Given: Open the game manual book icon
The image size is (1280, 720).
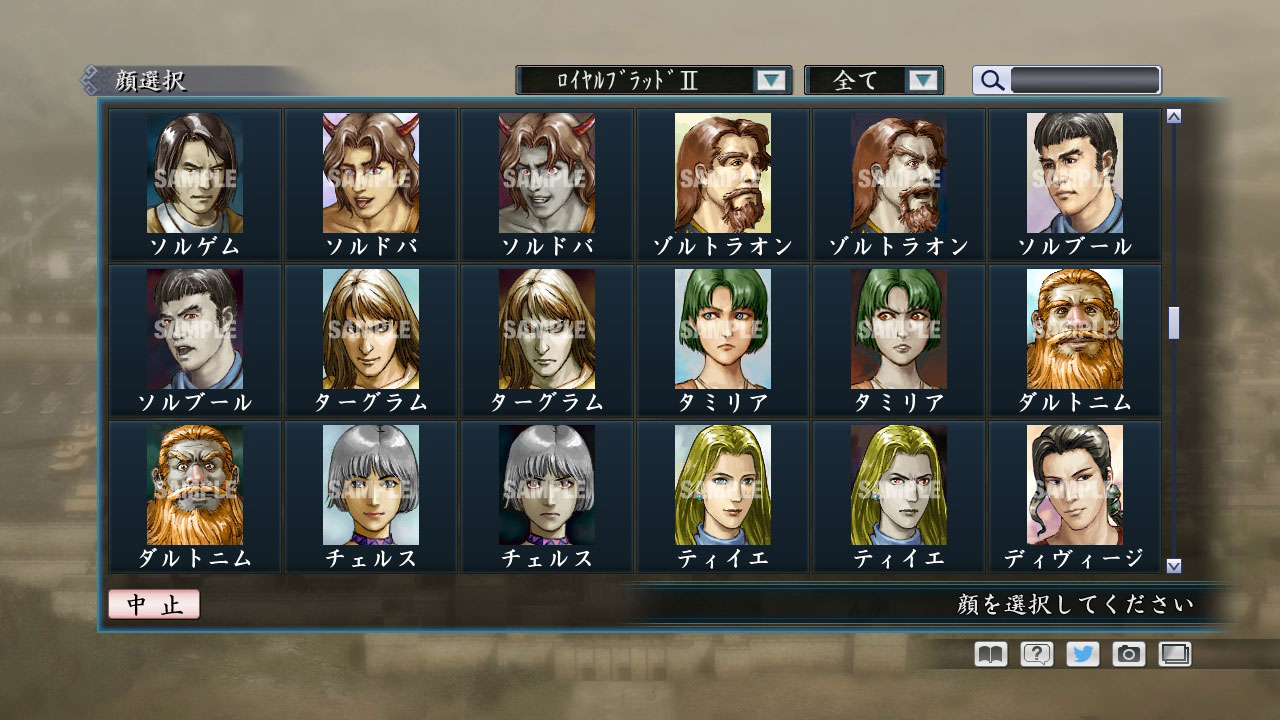Looking at the screenshot, I should 988,654.
